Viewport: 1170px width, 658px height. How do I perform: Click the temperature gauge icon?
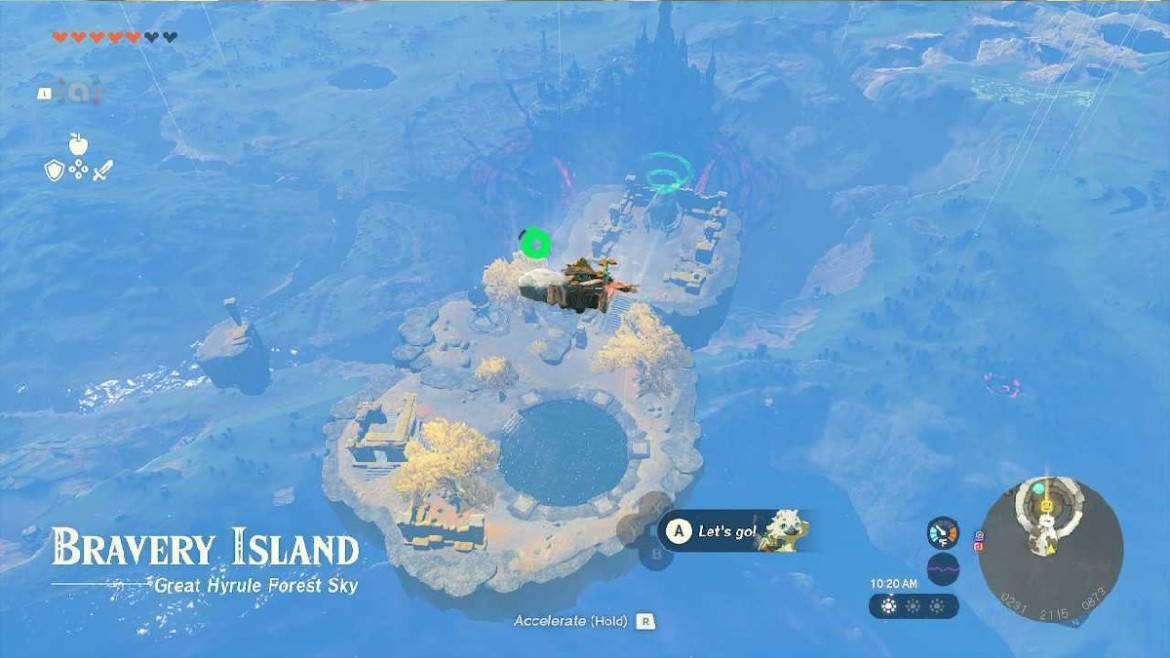[x=942, y=531]
